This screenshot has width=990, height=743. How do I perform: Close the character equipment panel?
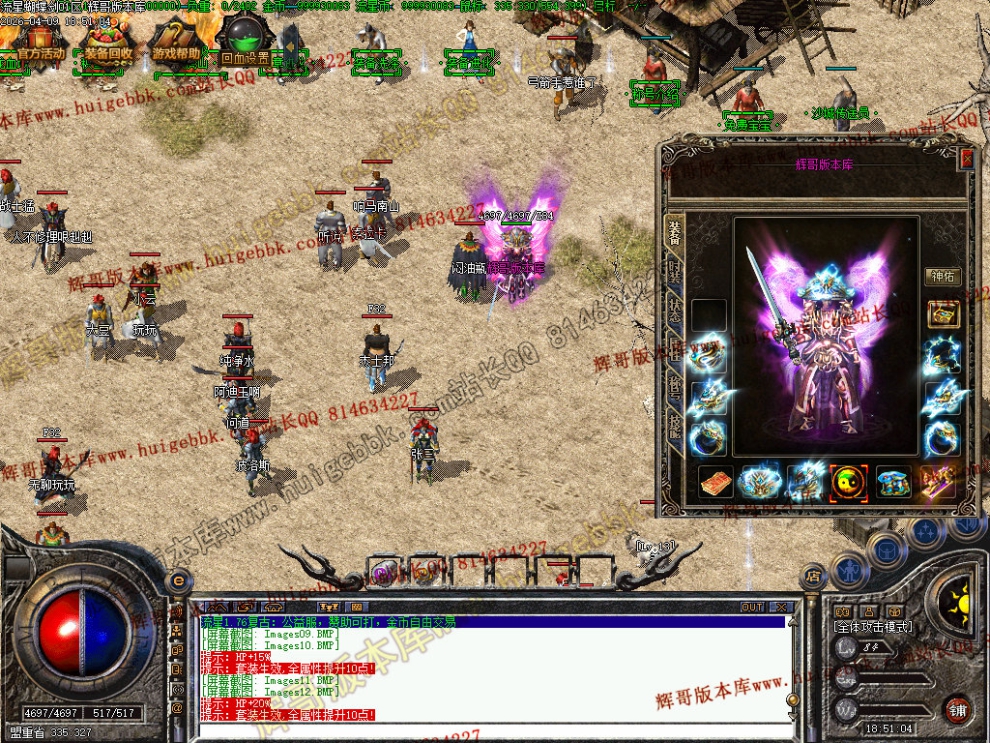point(966,158)
